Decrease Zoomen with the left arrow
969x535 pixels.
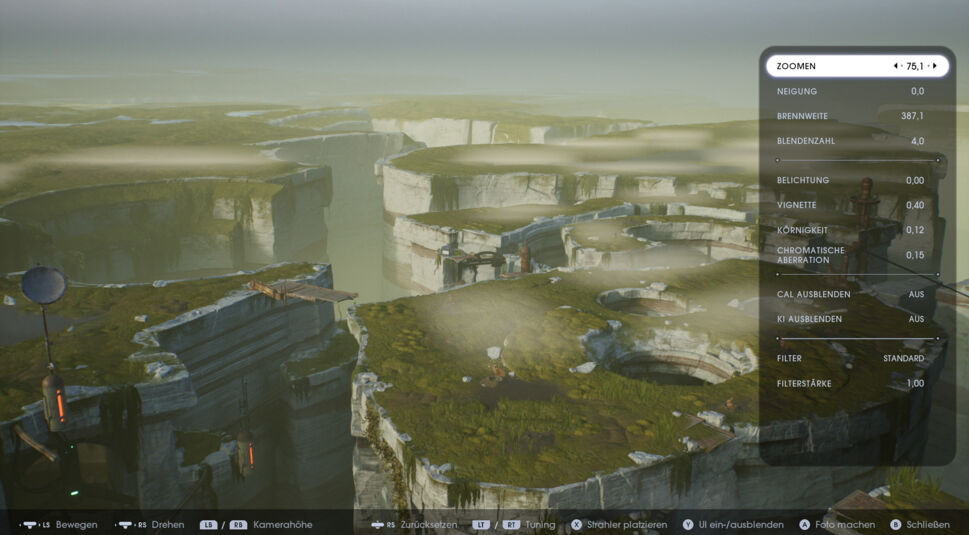click(x=896, y=66)
